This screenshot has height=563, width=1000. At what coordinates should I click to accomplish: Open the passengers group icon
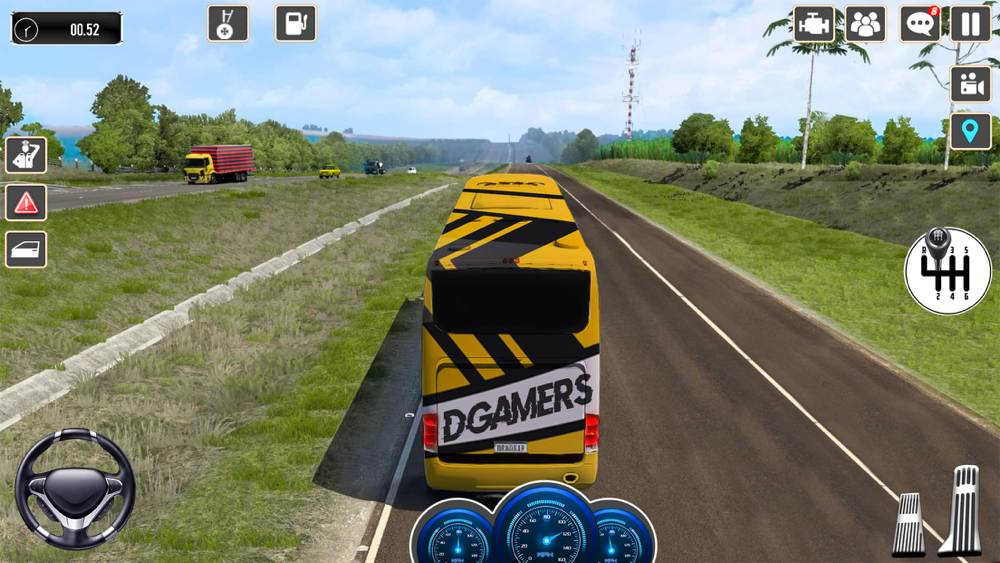pos(865,24)
